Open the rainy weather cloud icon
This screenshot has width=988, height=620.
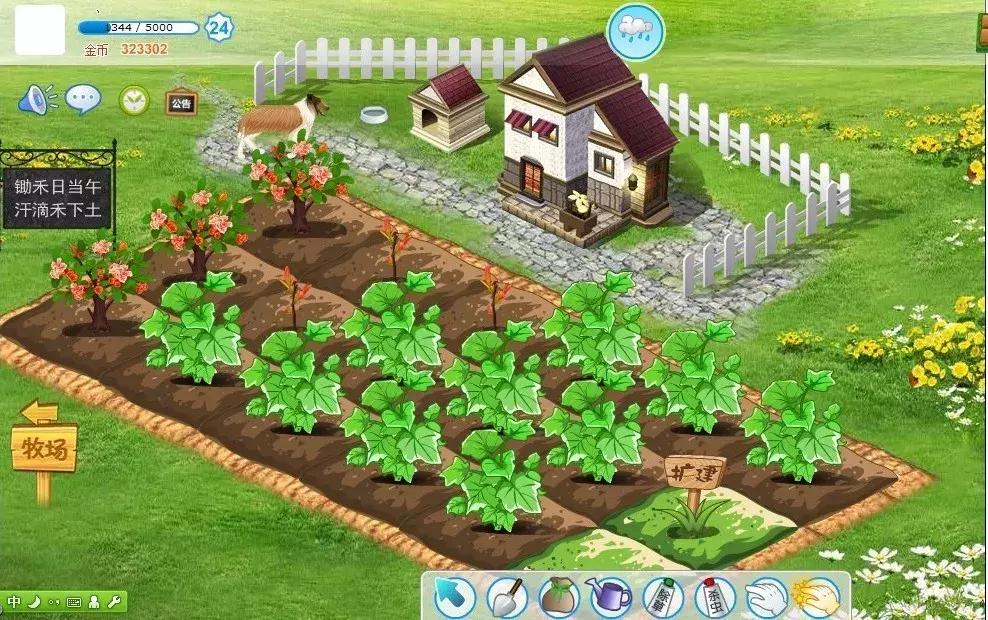(636, 29)
